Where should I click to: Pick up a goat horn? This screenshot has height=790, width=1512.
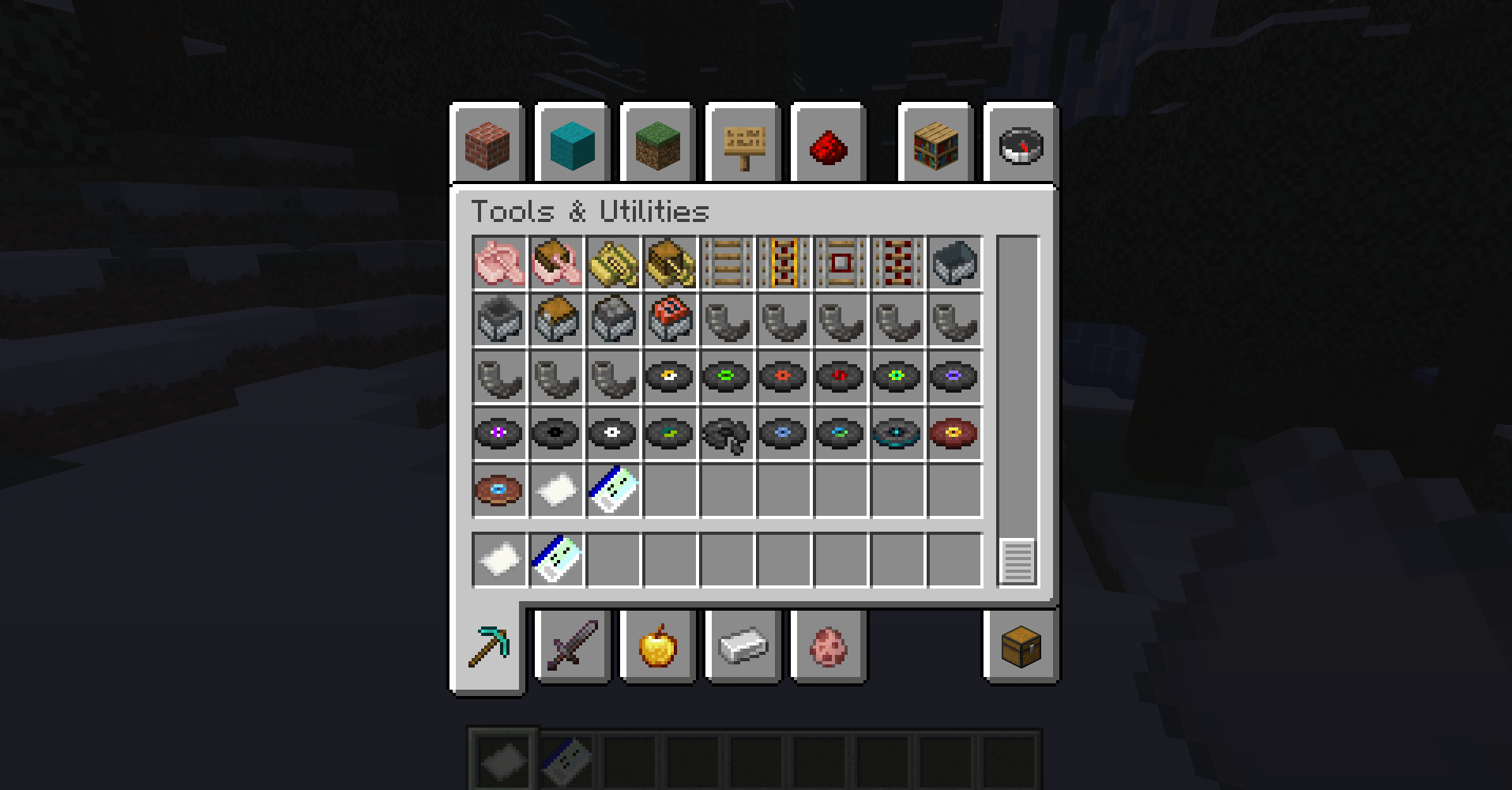pos(726,321)
